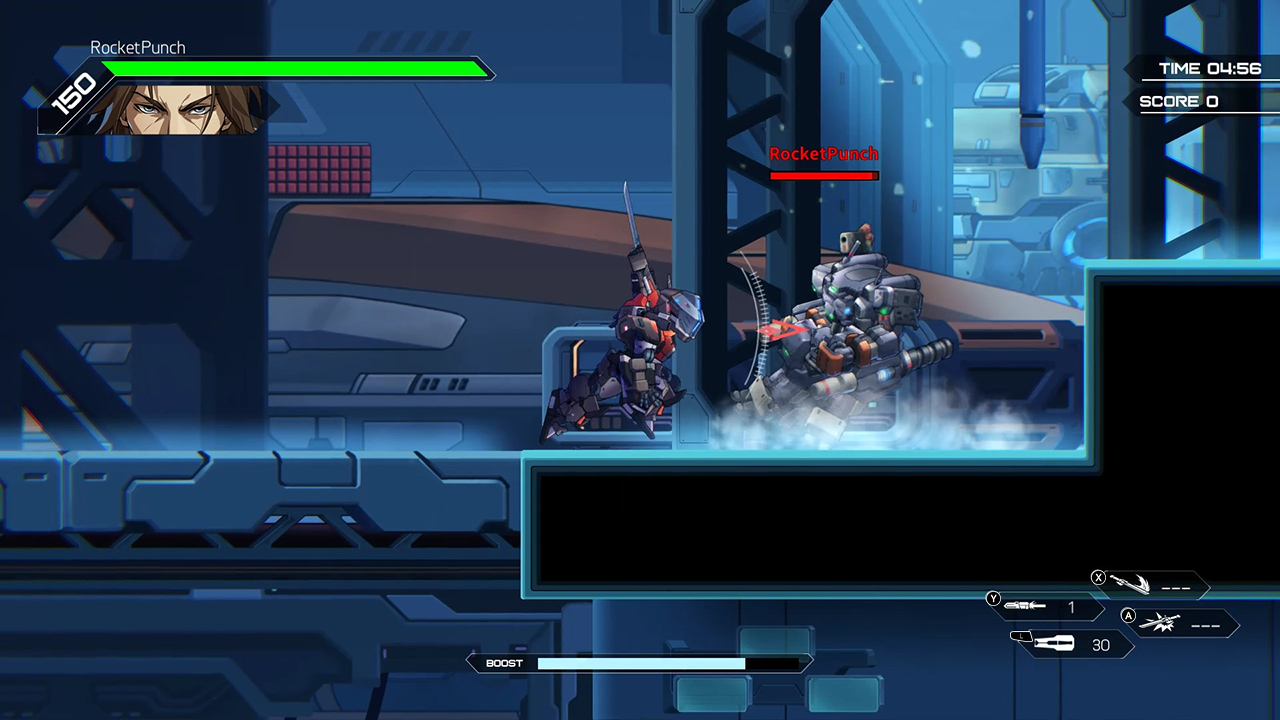Expand the Y weapon ammo counter panel
Image resolution: width=1280 pixels, height=720 pixels.
click(x=1071, y=608)
